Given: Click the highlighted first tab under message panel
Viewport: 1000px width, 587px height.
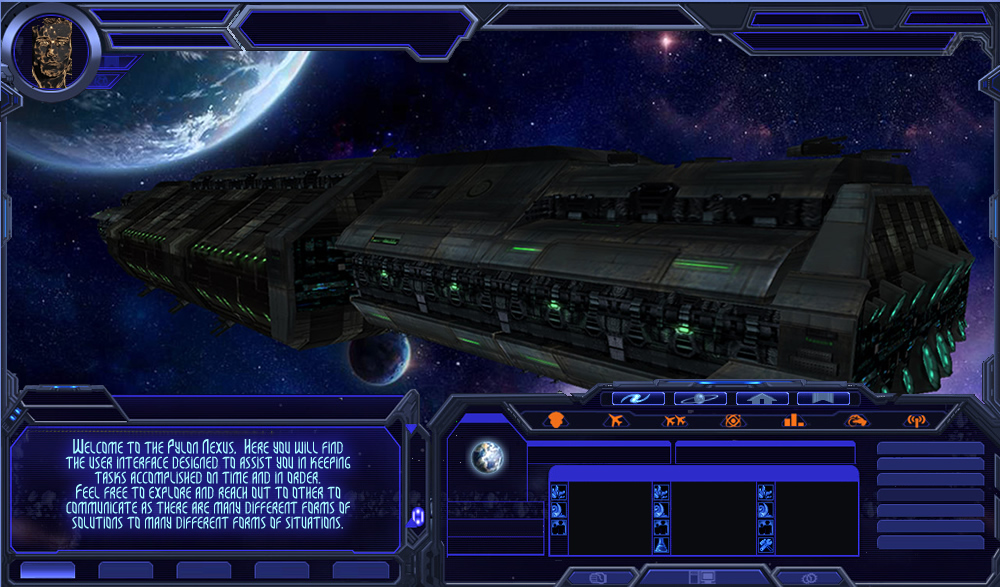Looking at the screenshot, I should [x=47, y=570].
